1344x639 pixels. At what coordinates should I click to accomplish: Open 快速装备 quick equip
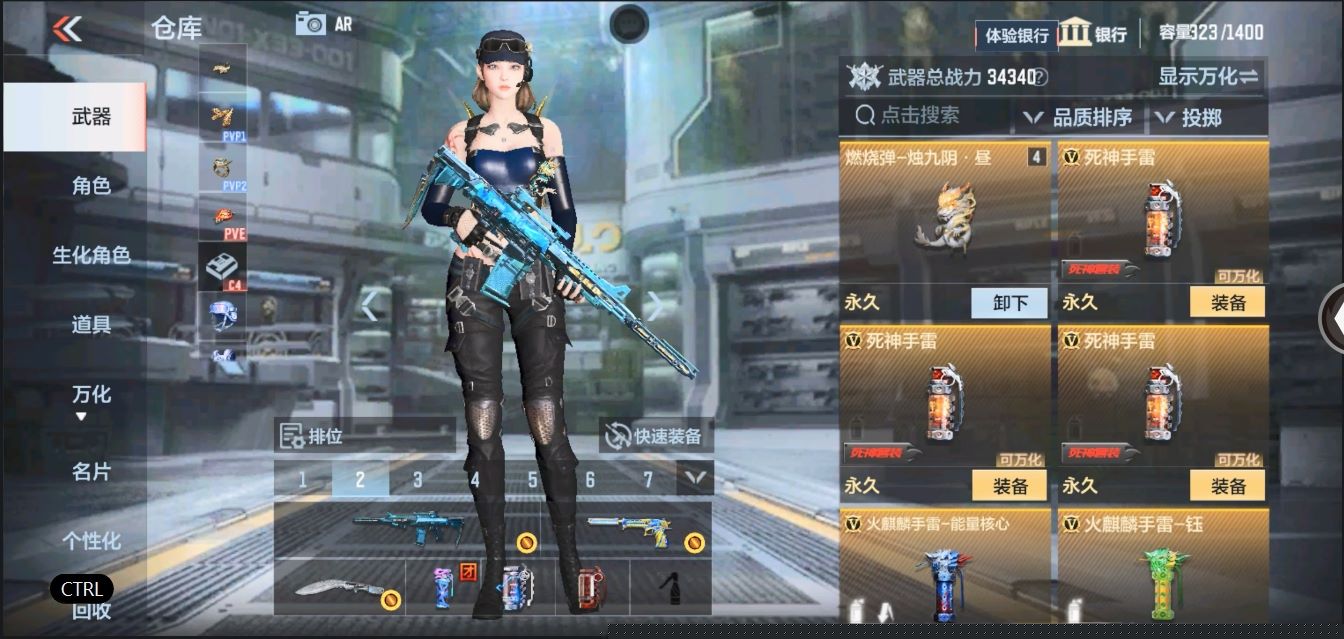click(656, 436)
